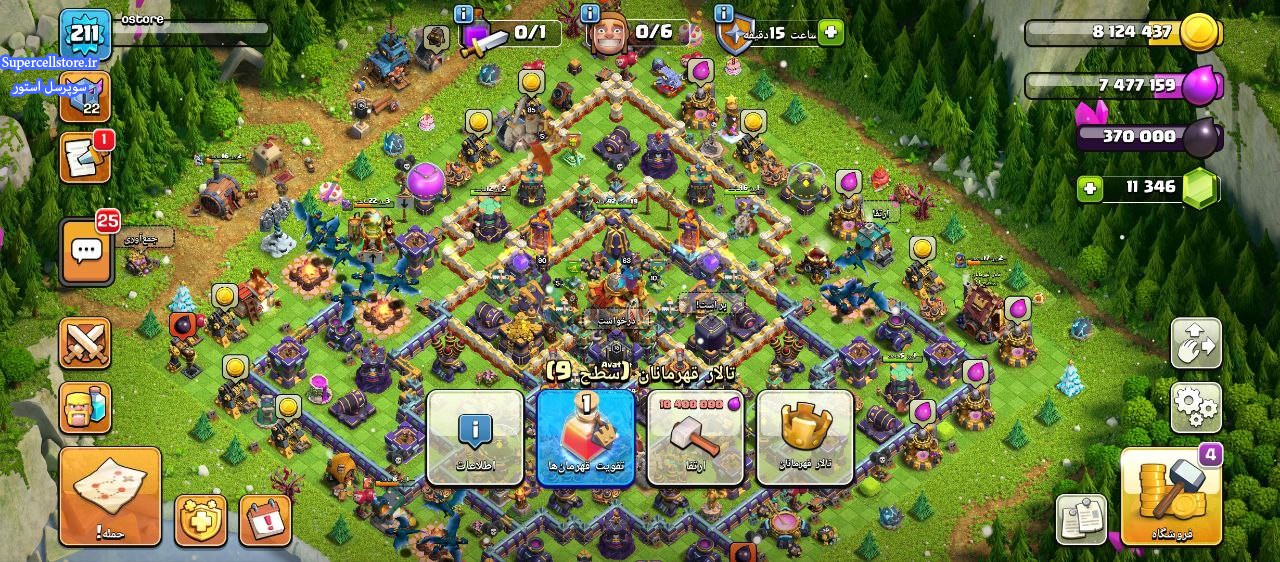Open the level 211 player profile badge
This screenshot has width=1280, height=562.
pos(85,35)
